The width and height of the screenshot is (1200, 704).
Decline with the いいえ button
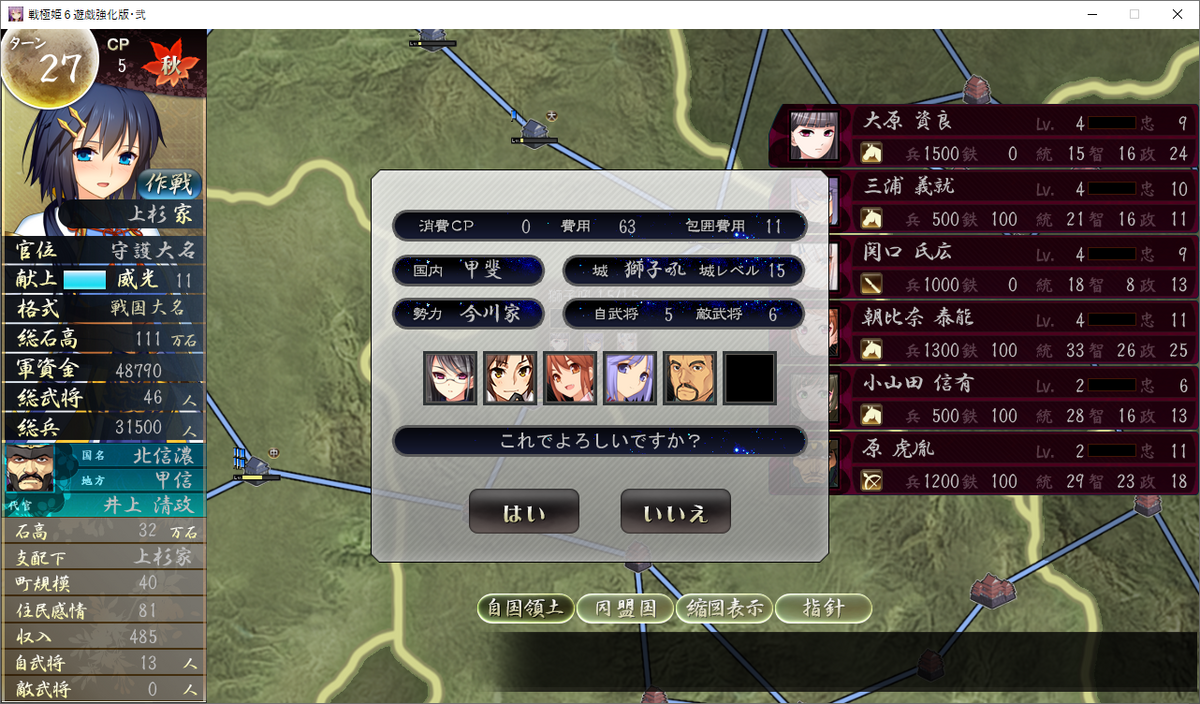[x=675, y=512]
